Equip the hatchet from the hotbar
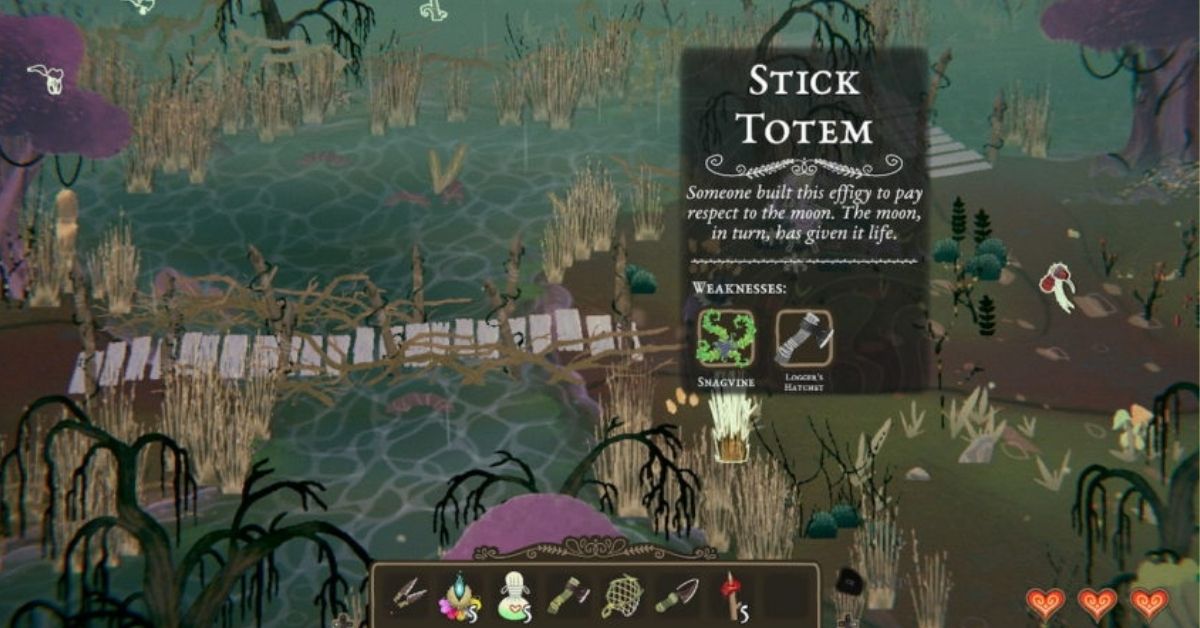This screenshot has height=628, width=1200. click(x=565, y=598)
